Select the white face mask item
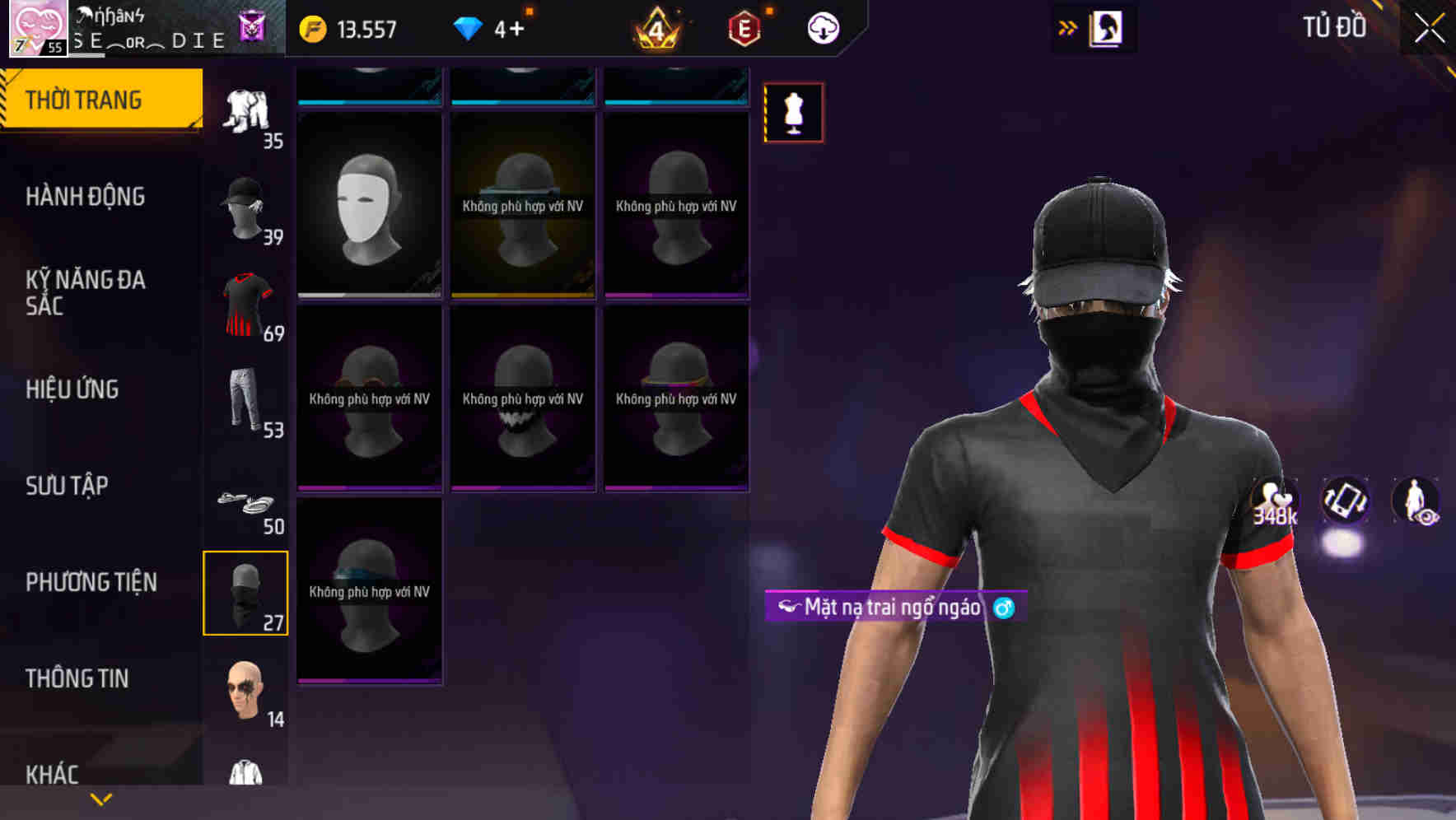 [x=369, y=206]
